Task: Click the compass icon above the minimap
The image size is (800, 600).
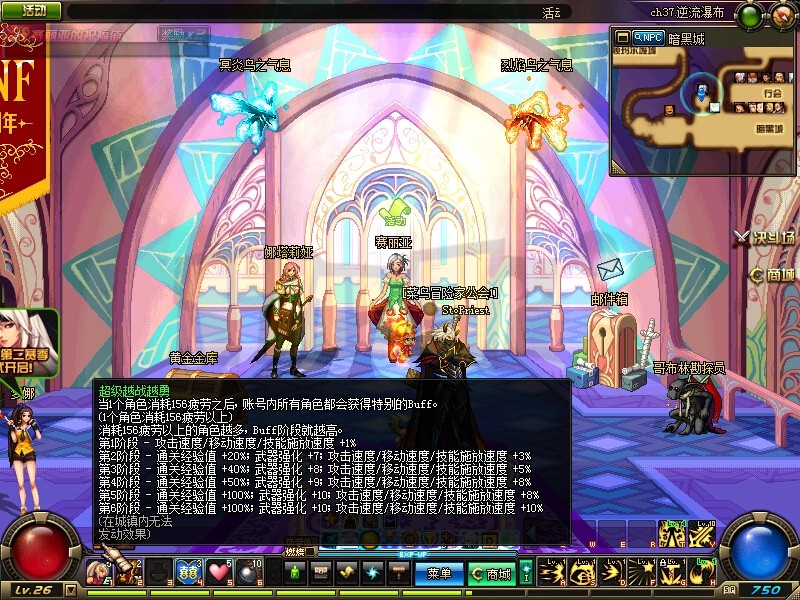Action: [781, 15]
